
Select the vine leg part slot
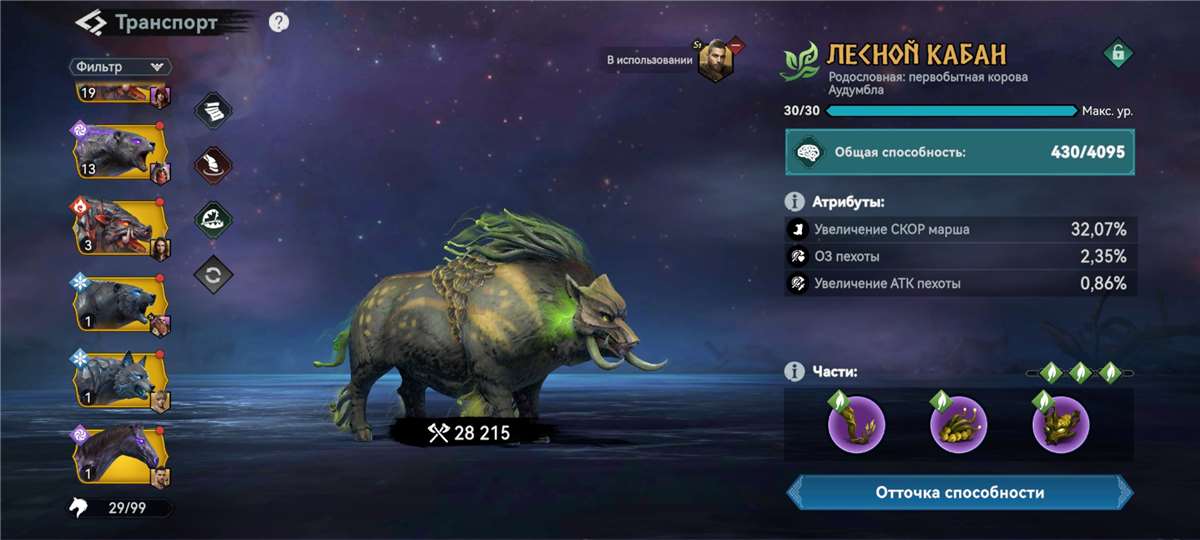tap(856, 424)
